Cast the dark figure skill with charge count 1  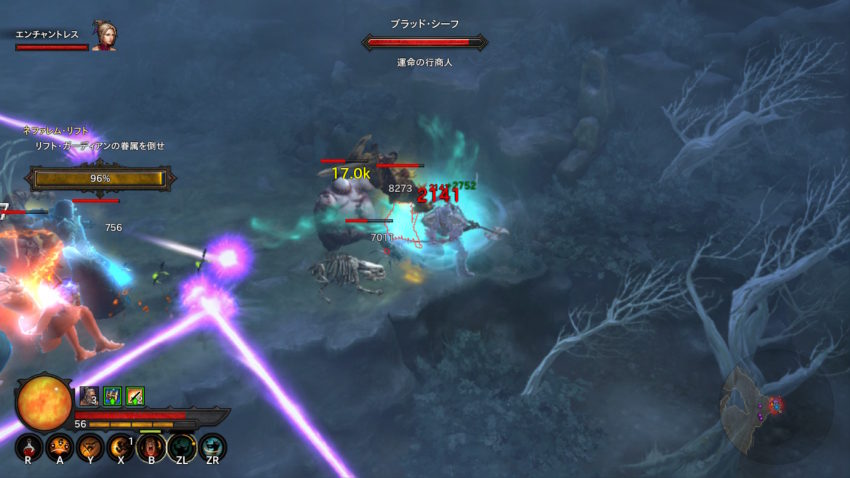coord(120,446)
